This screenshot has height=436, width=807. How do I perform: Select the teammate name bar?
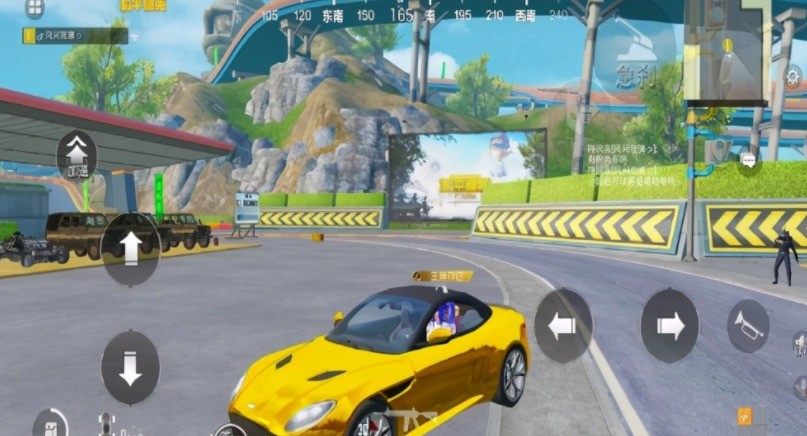point(75,35)
